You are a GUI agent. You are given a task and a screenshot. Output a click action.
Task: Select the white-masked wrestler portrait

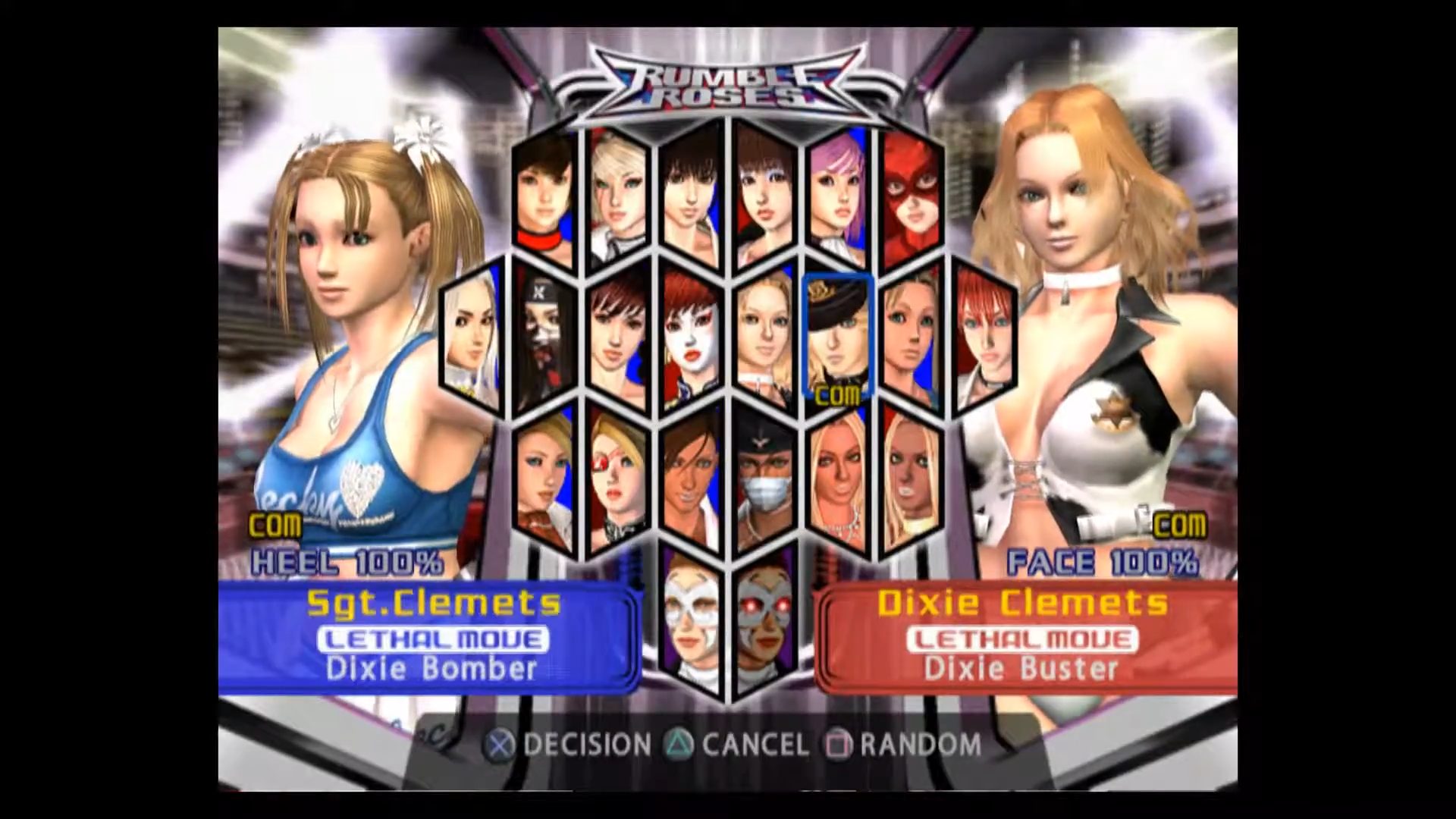[690, 620]
